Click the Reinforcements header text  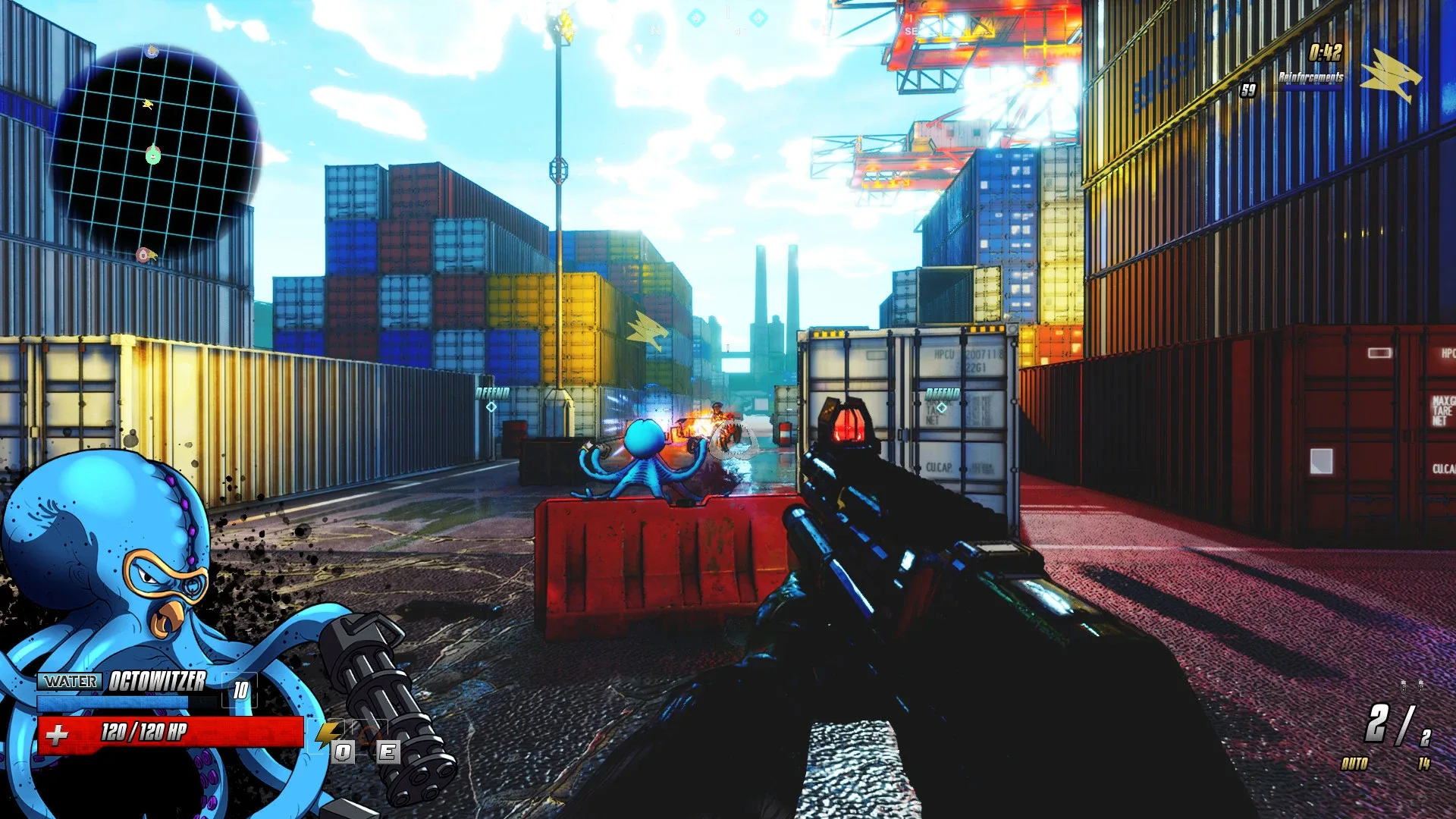coord(1311,77)
